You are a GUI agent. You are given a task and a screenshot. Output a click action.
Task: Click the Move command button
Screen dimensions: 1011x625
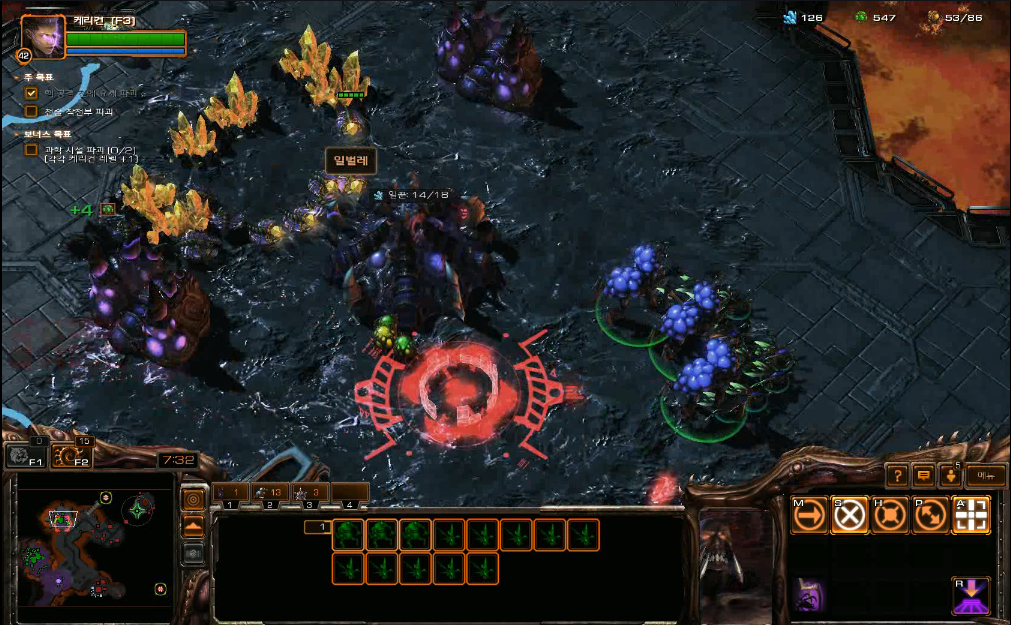(810, 515)
